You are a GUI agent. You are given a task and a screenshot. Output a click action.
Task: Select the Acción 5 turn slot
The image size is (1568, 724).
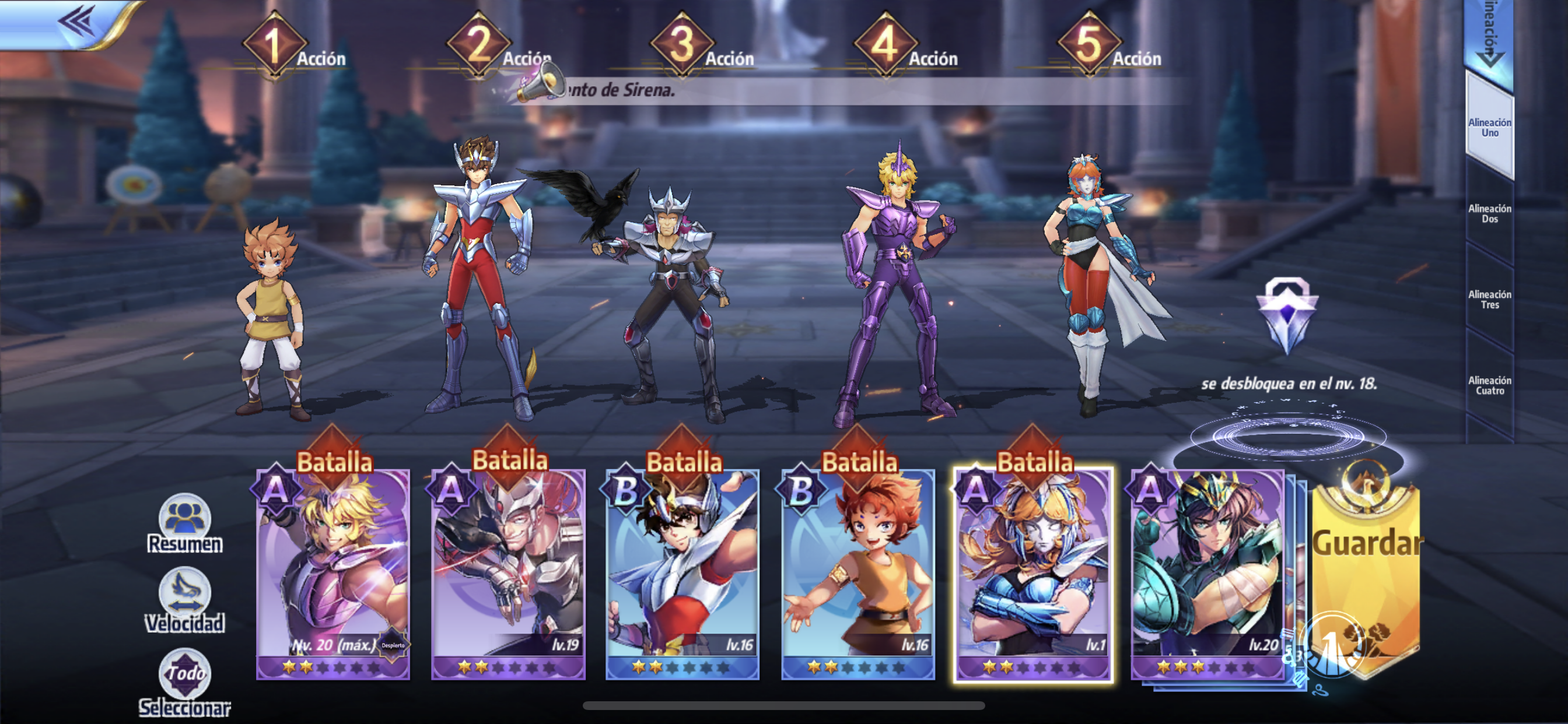(1090, 46)
